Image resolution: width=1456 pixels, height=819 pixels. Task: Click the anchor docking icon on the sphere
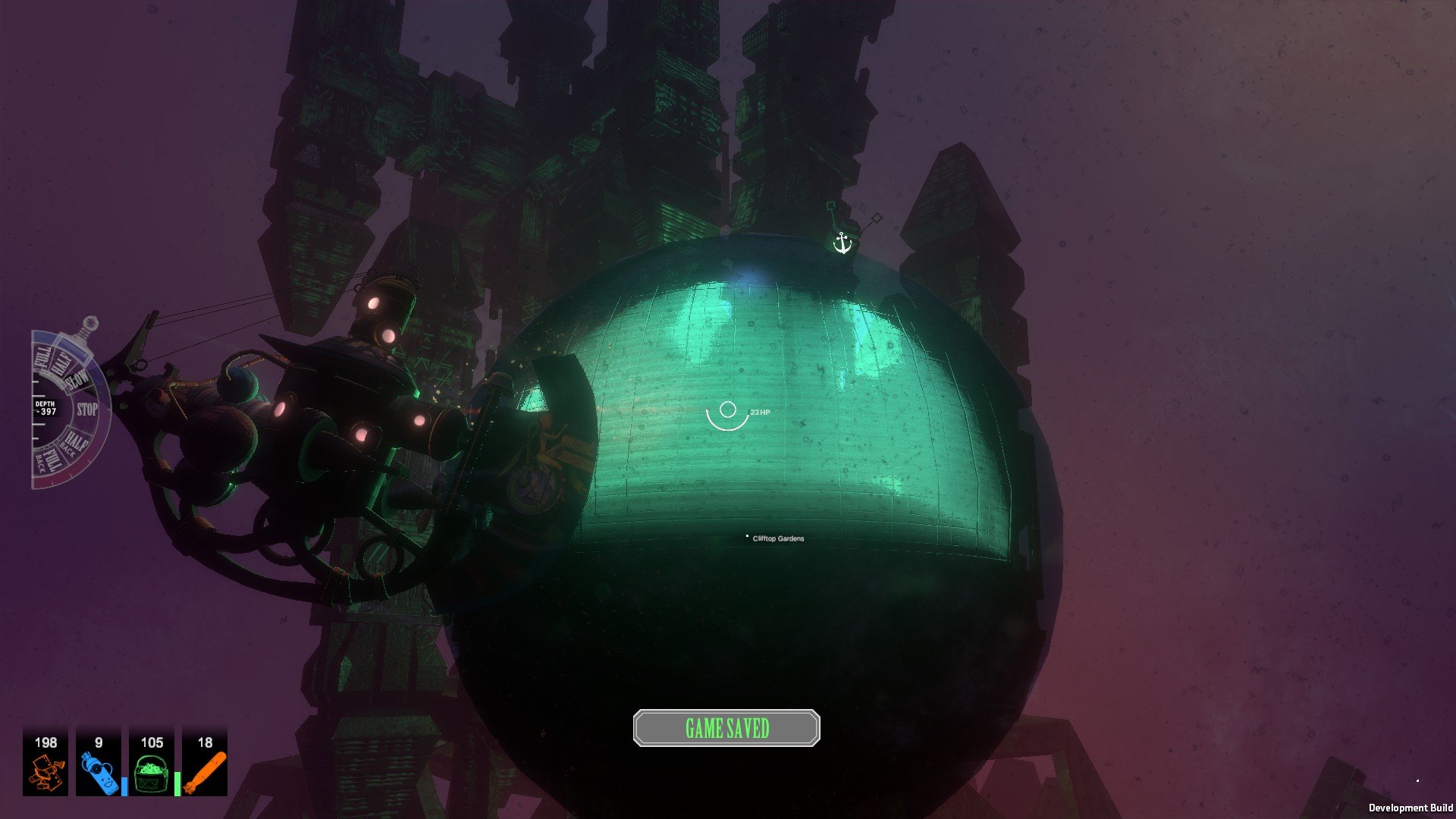click(x=844, y=243)
